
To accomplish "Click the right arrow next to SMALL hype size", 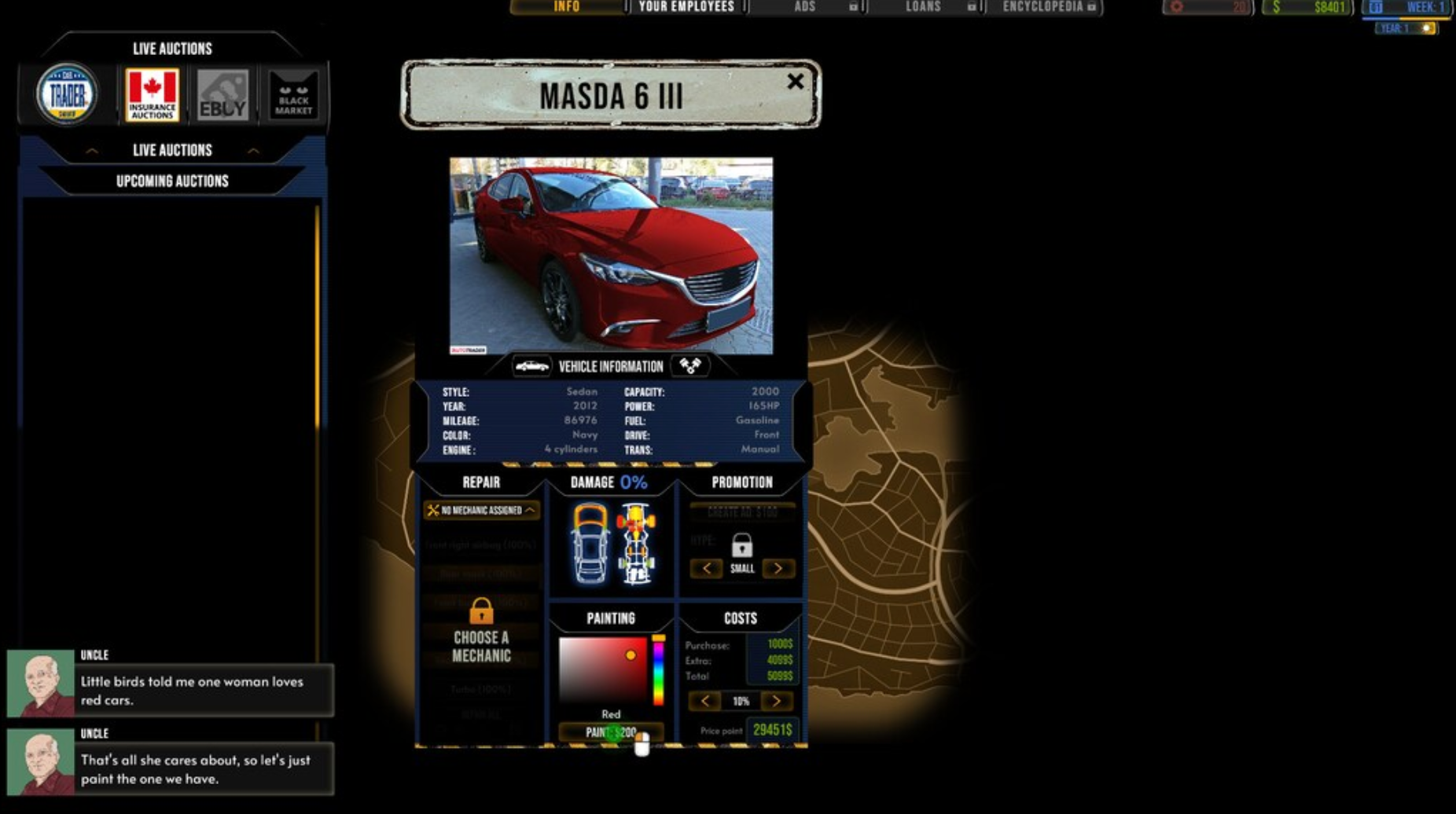I will pos(779,568).
